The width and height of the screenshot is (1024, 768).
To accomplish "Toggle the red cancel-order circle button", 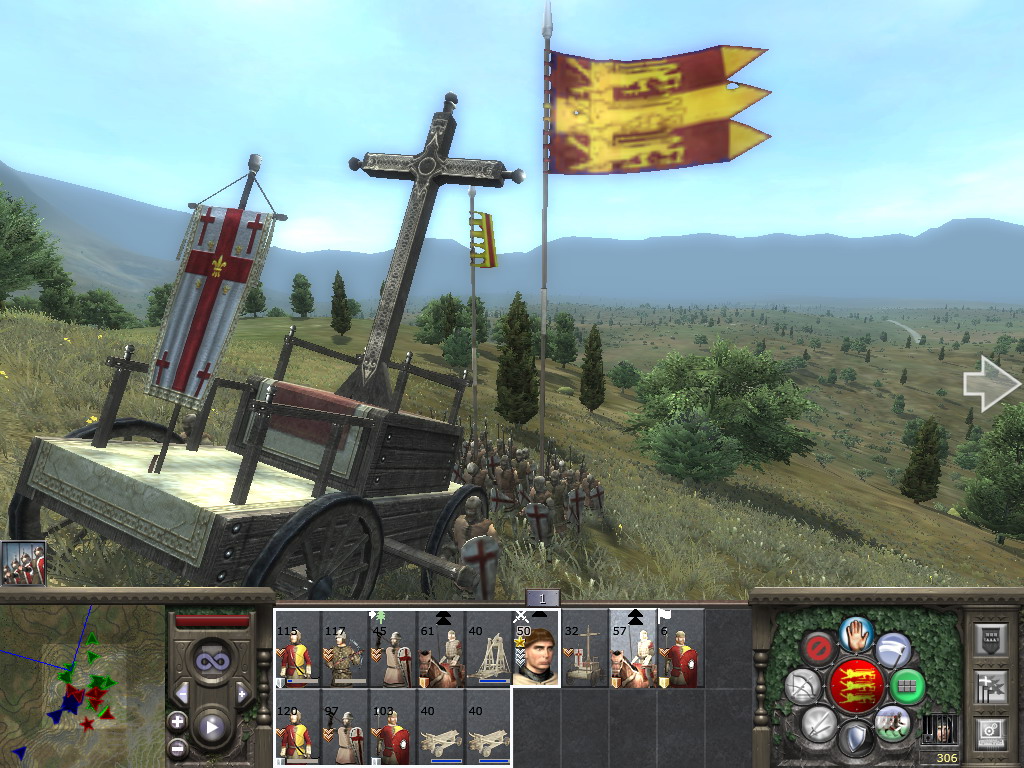I will [x=819, y=647].
